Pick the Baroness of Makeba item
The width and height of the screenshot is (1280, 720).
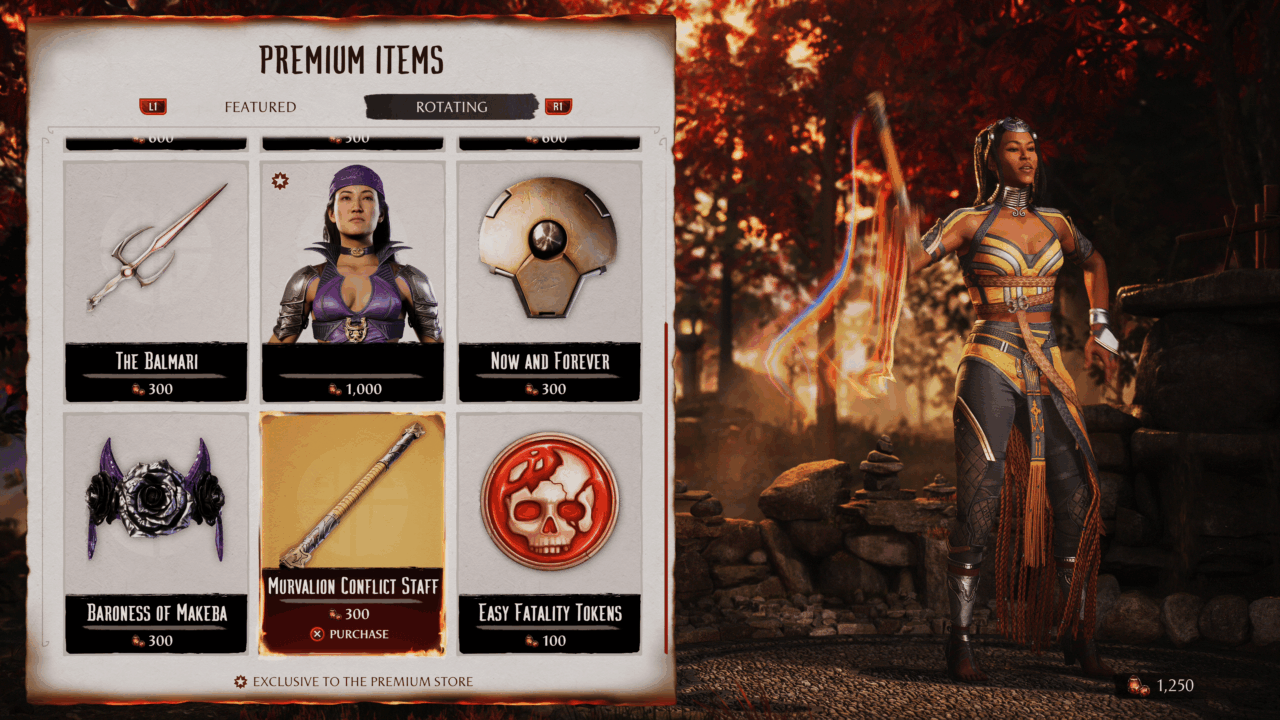155,532
